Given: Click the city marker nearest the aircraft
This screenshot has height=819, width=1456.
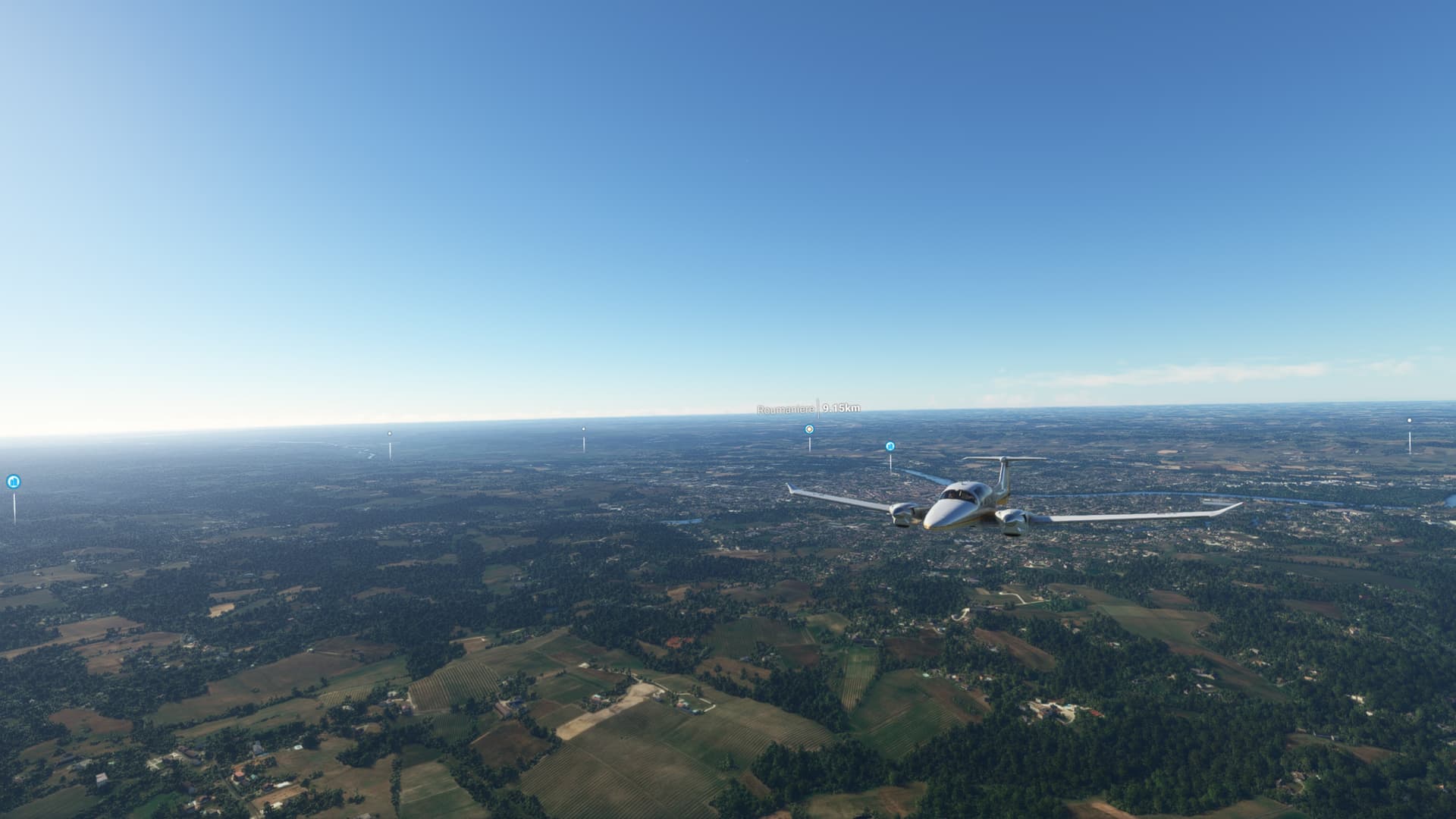Looking at the screenshot, I should pos(890,447).
